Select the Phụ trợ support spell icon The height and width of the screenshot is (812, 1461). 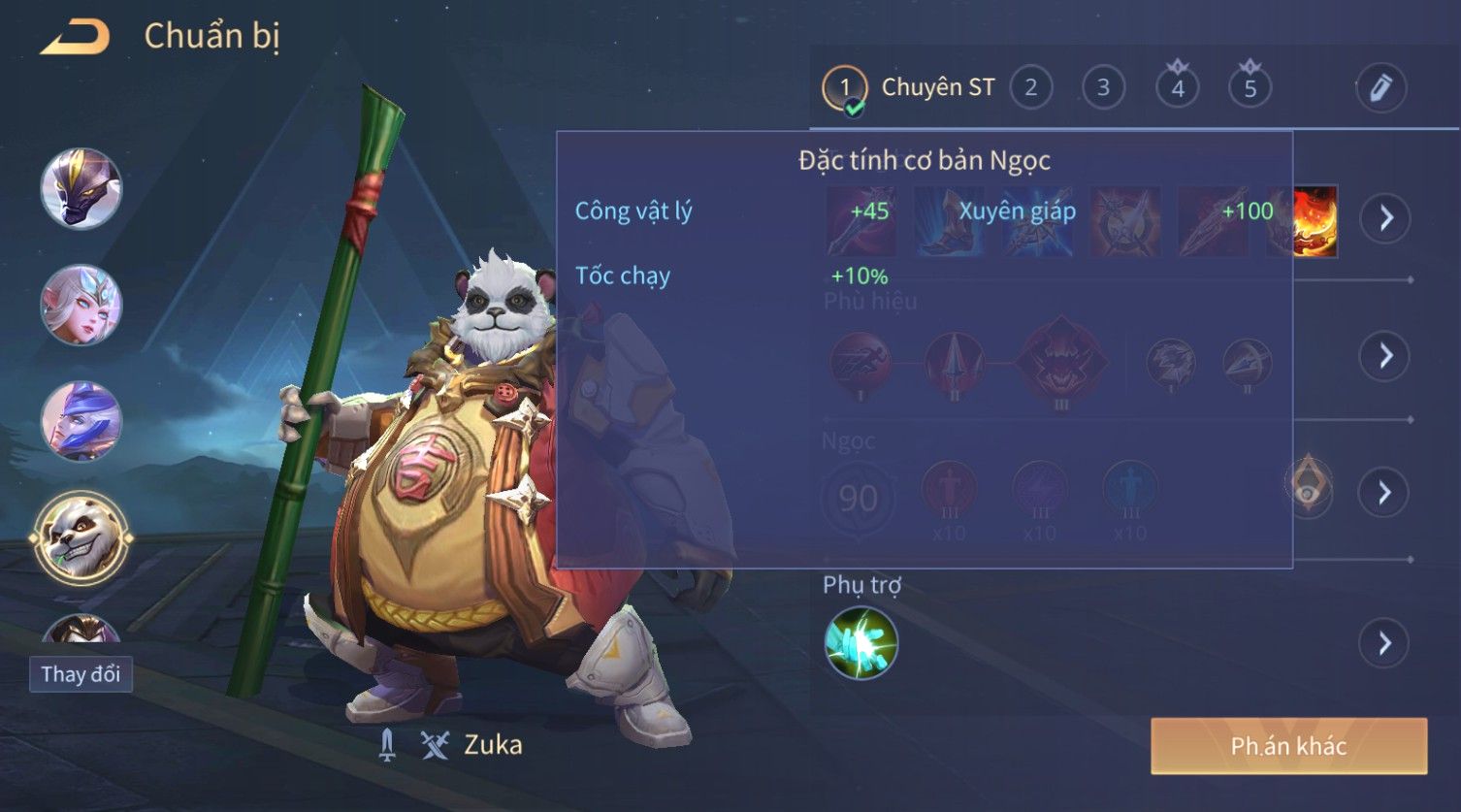(x=860, y=643)
